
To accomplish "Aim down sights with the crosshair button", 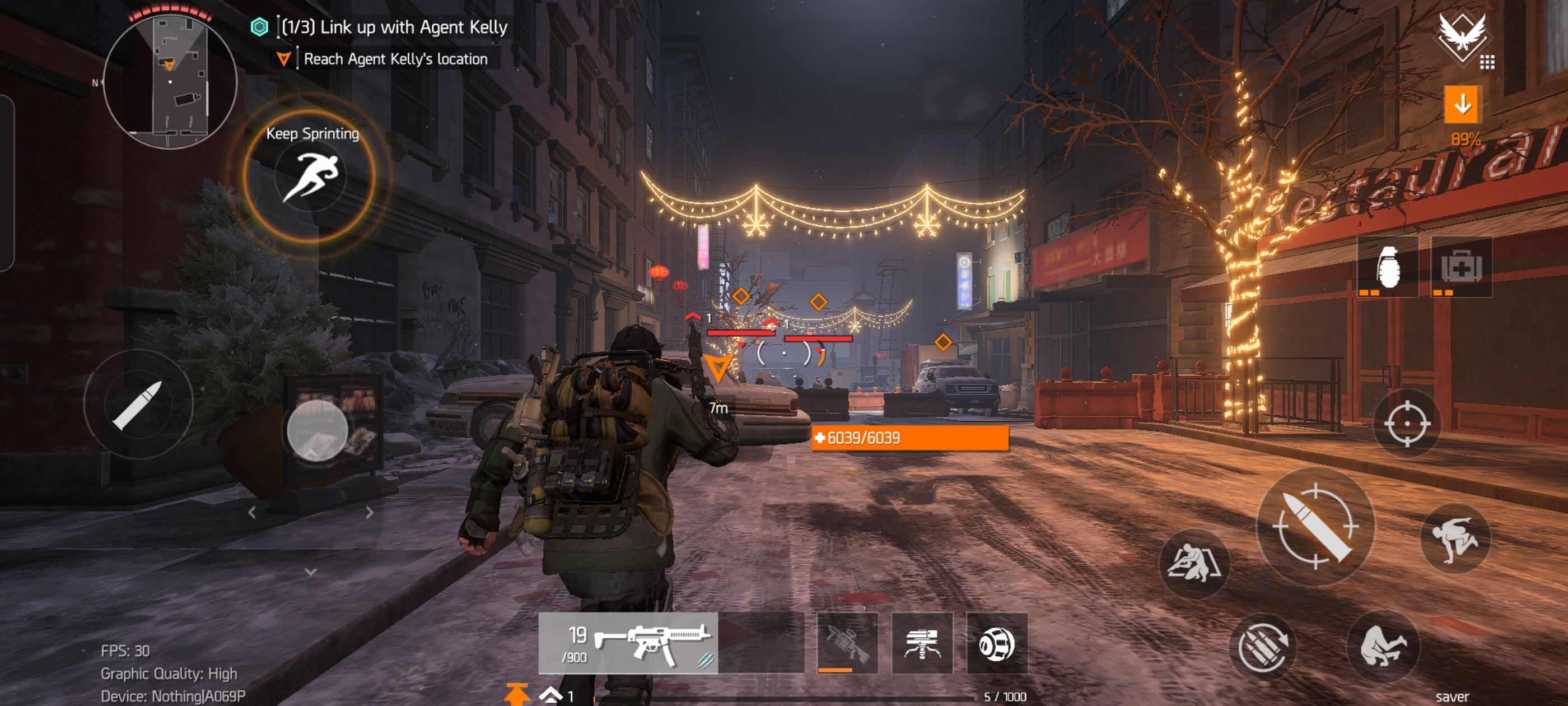I will (x=1407, y=424).
